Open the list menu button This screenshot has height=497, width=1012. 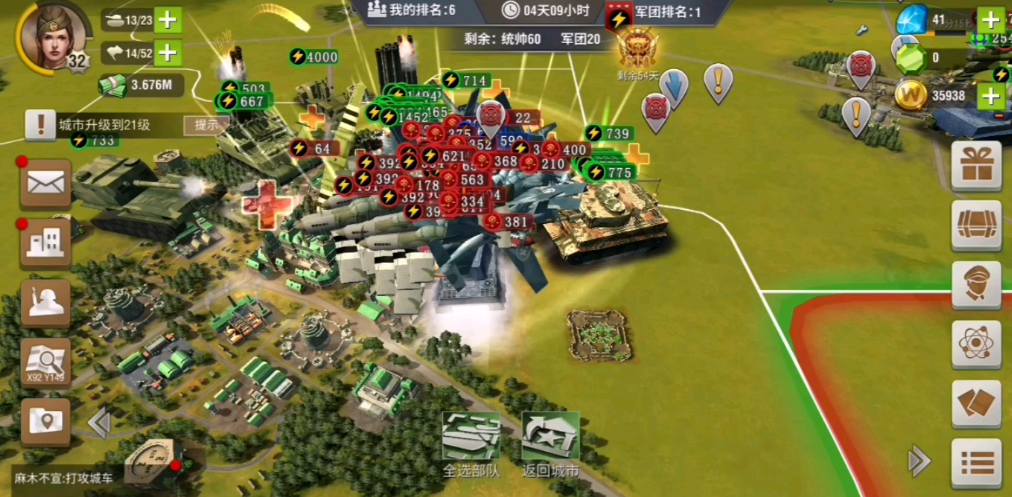[975, 461]
